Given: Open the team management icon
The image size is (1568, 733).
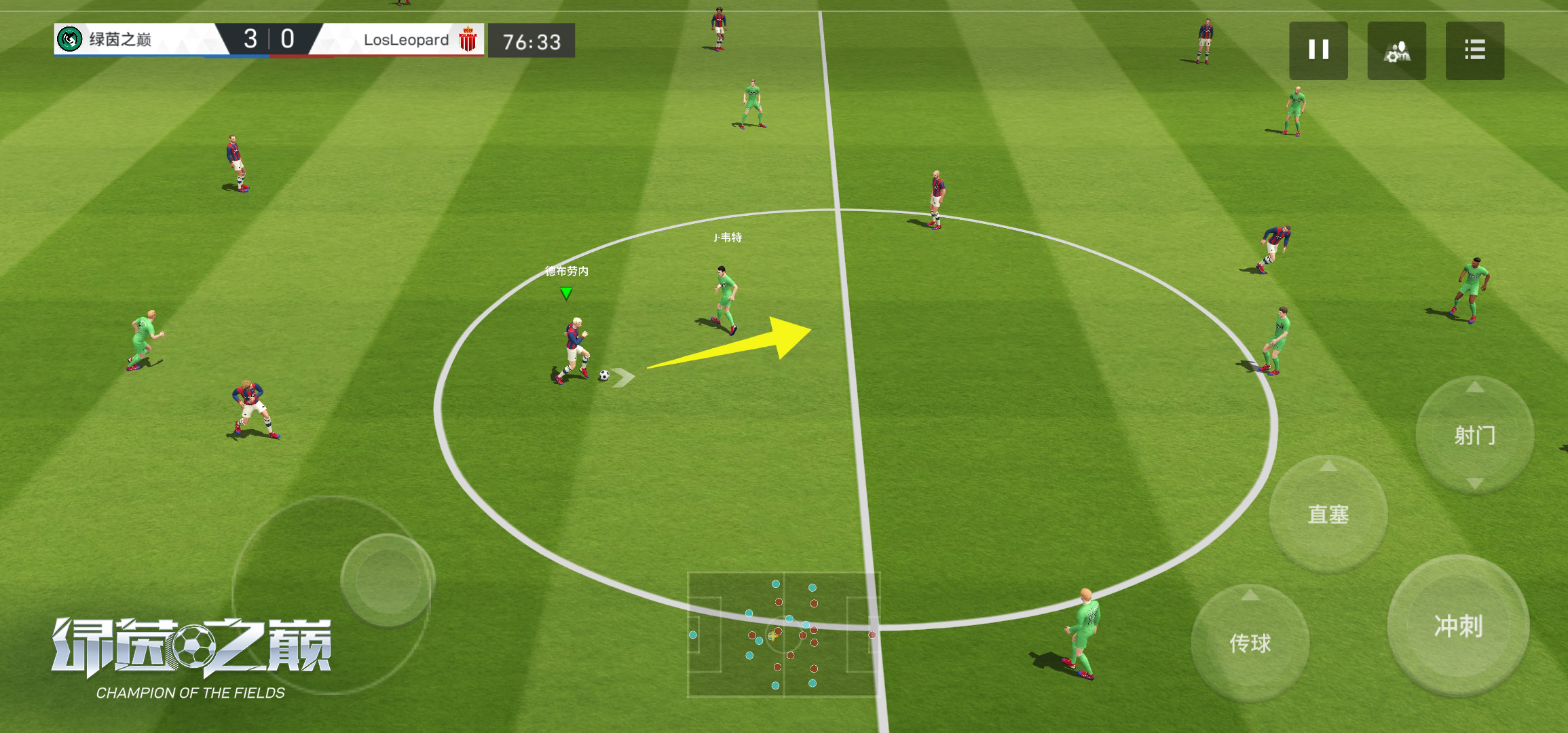Looking at the screenshot, I should tap(1396, 50).
